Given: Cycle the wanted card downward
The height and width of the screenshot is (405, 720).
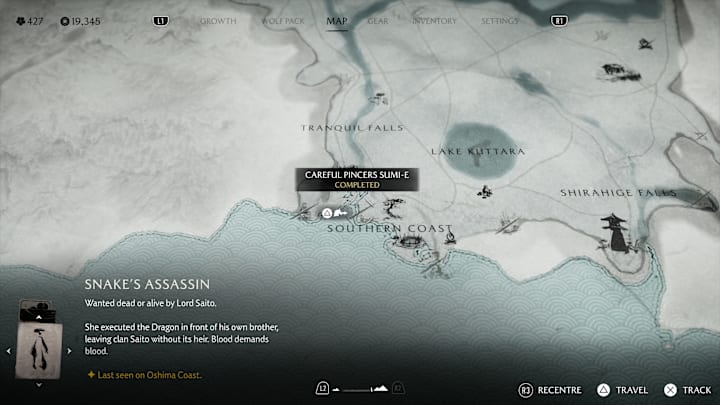Looking at the screenshot, I should pyautogui.click(x=39, y=384).
